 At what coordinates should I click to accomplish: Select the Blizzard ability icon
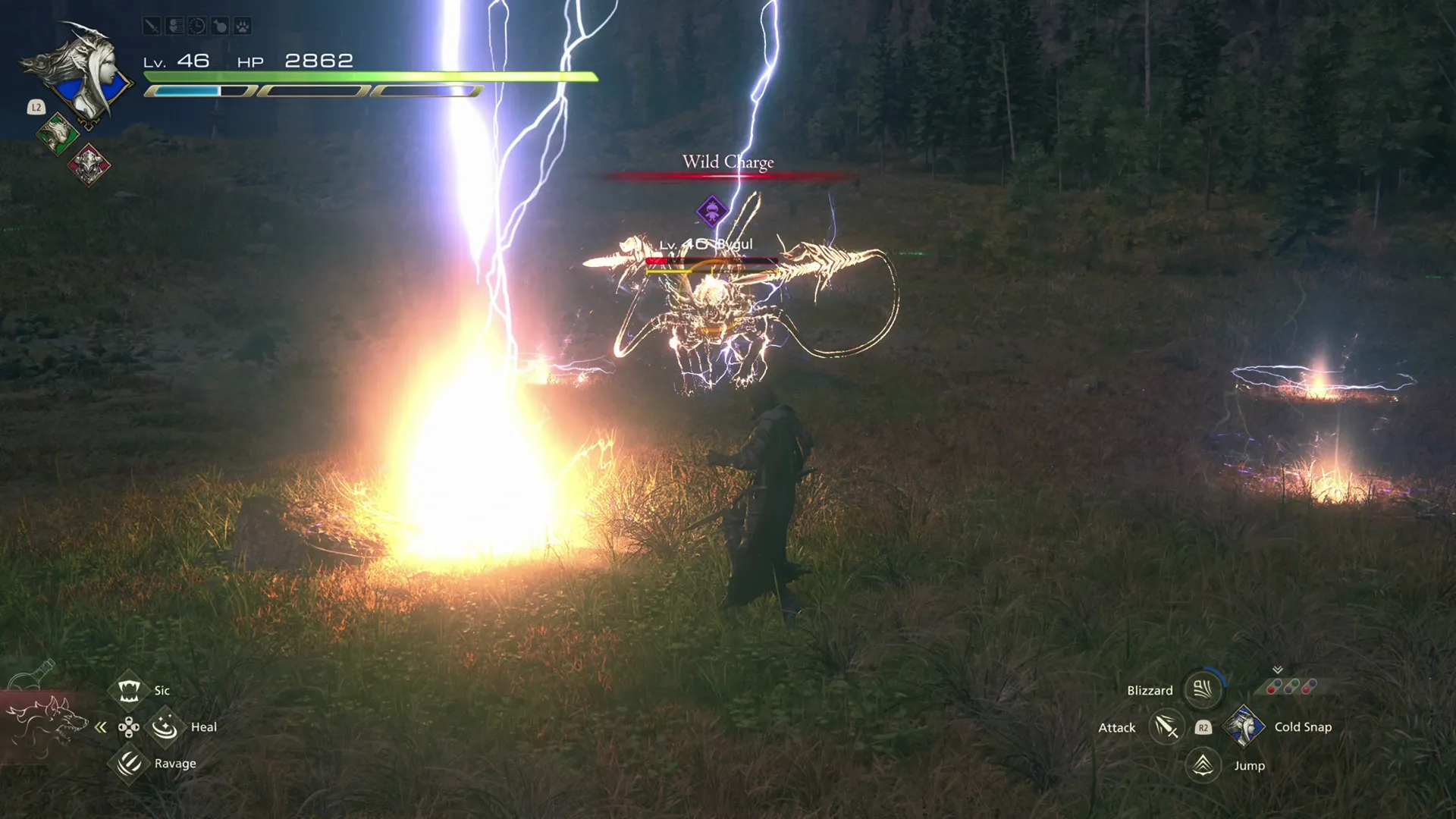pyautogui.click(x=1202, y=690)
